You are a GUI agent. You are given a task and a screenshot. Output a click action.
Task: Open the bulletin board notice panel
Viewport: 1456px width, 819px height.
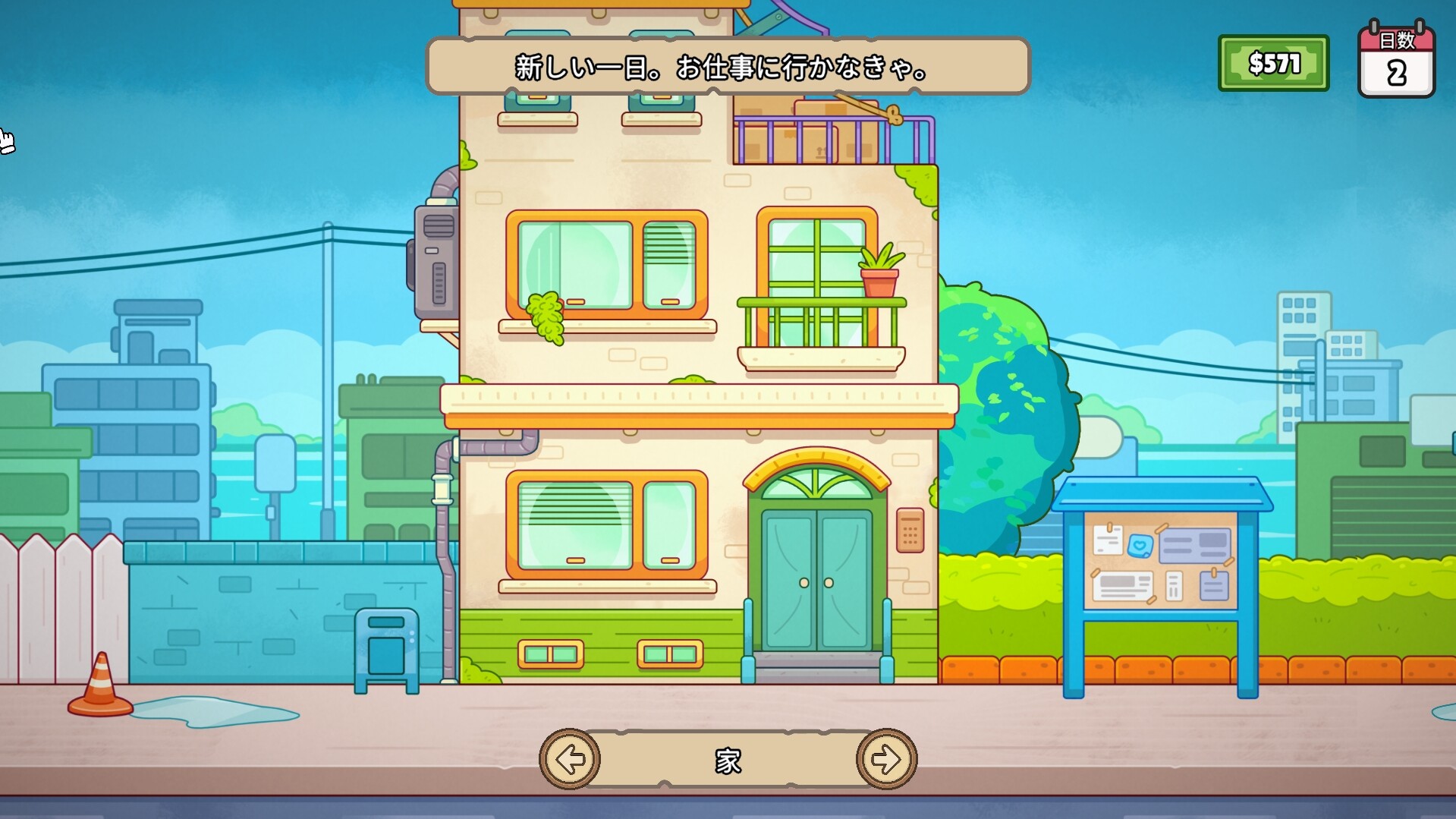1161,562
